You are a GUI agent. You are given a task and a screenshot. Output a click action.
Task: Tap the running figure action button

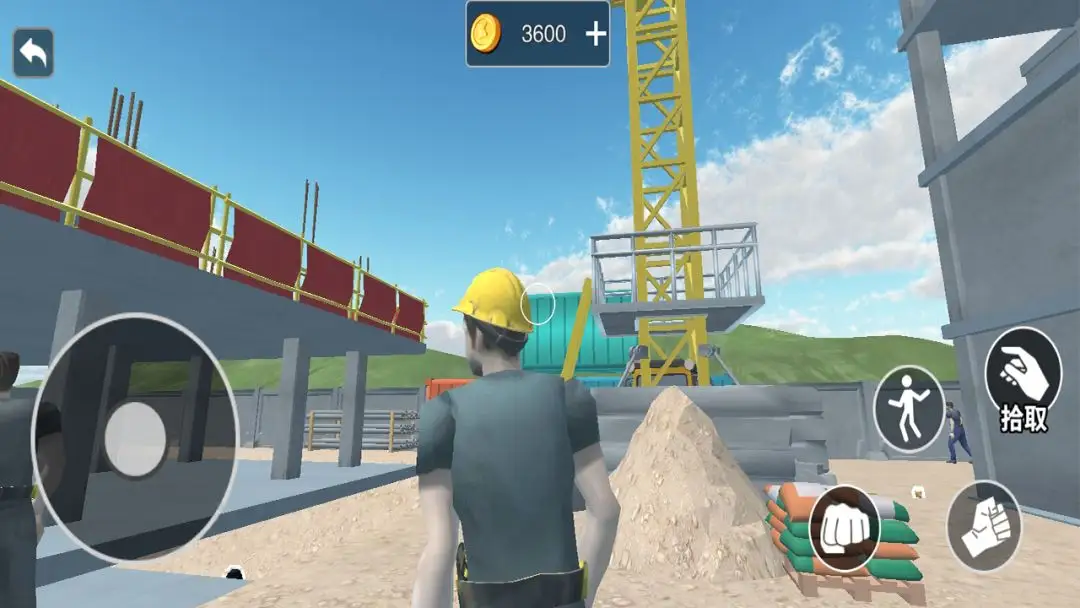909,410
